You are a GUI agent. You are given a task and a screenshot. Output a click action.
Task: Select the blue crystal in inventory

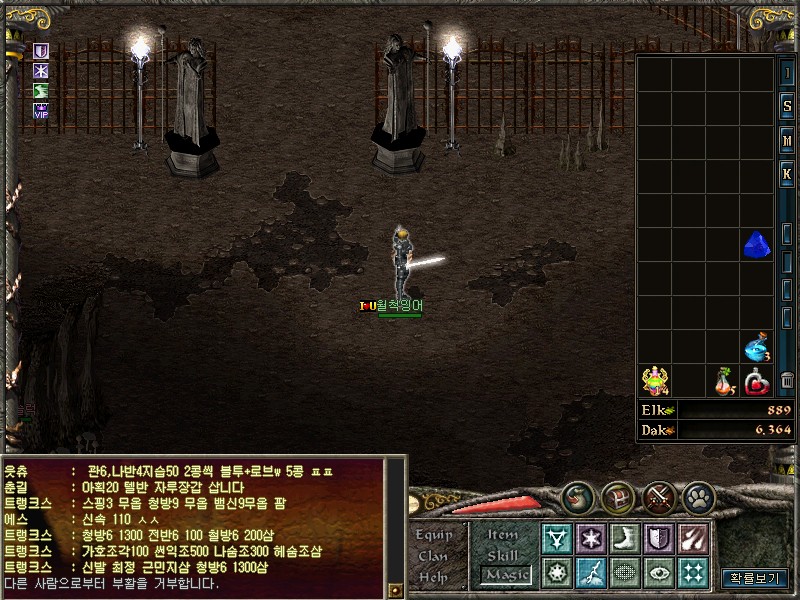point(757,245)
